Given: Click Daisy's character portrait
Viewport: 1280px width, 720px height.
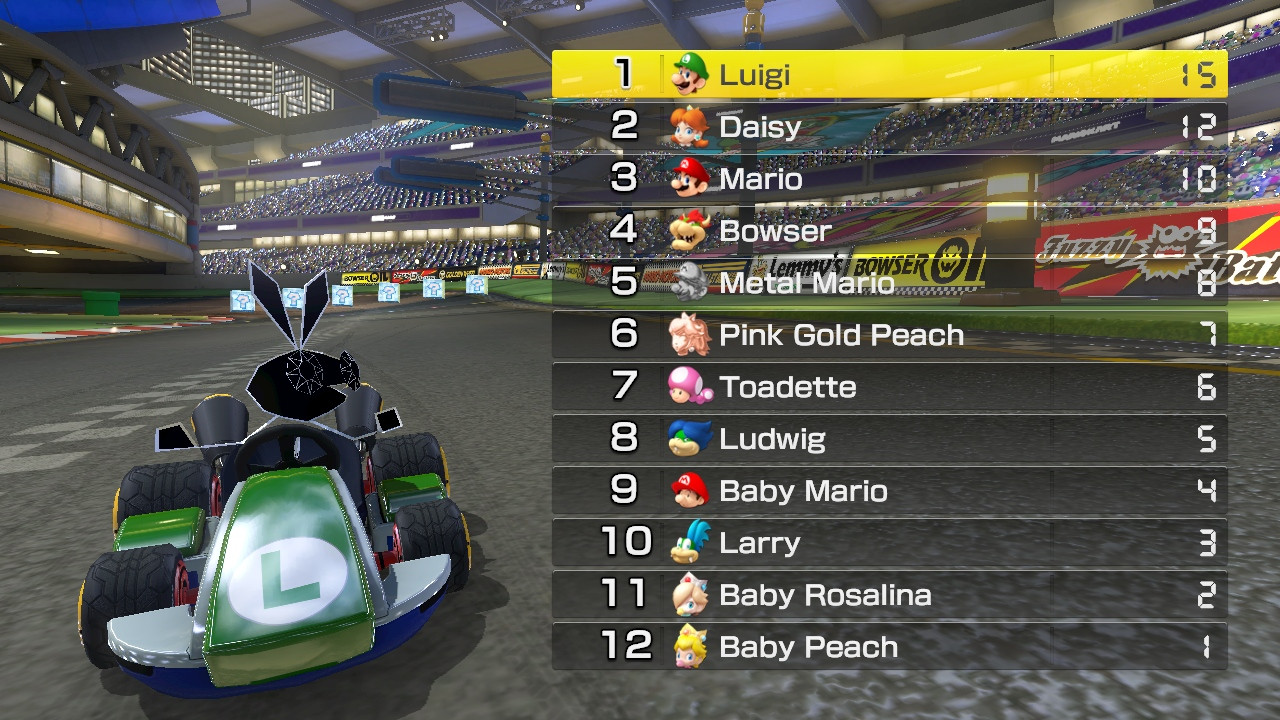Looking at the screenshot, I should coord(688,126).
